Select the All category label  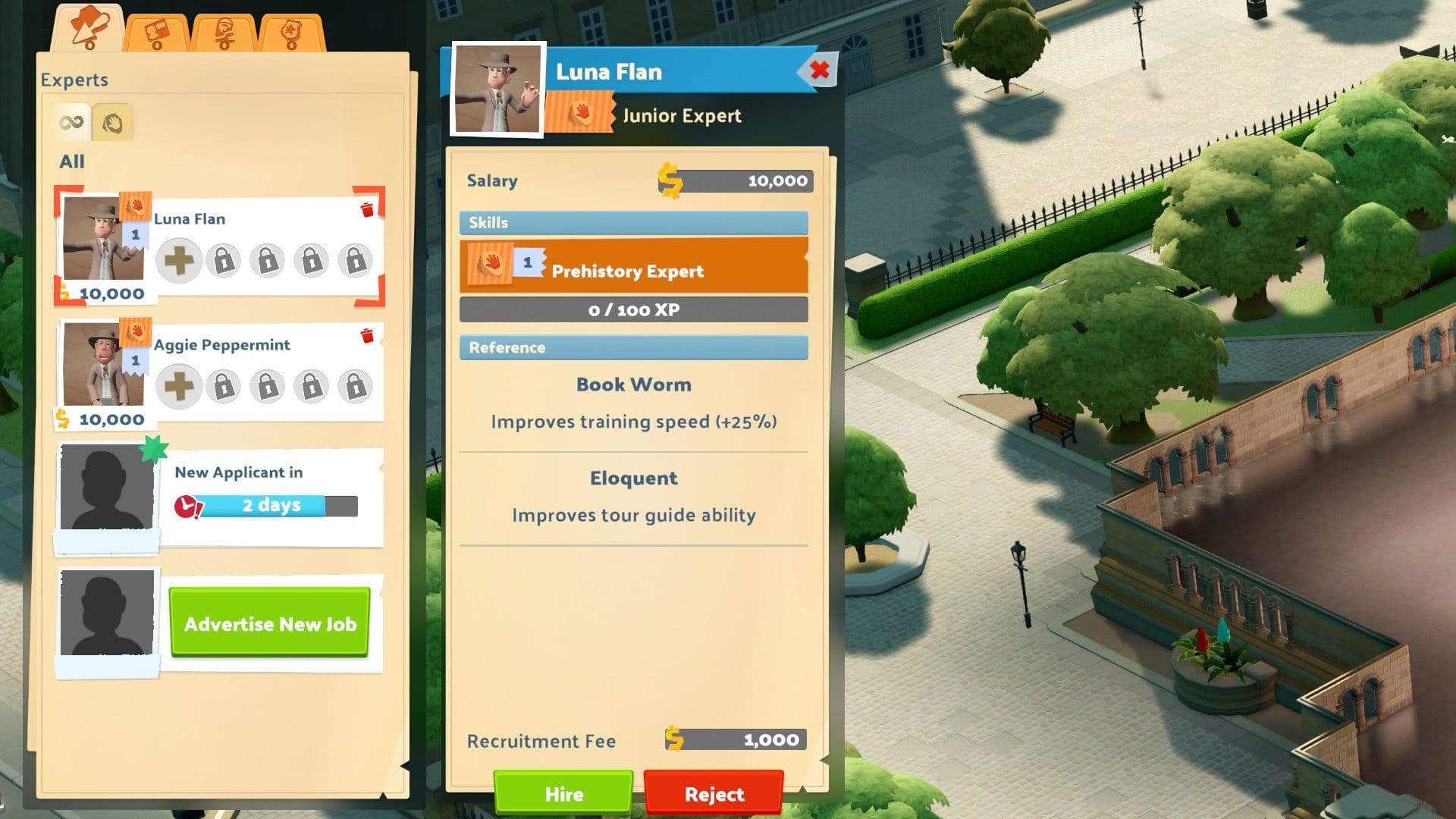(72, 162)
